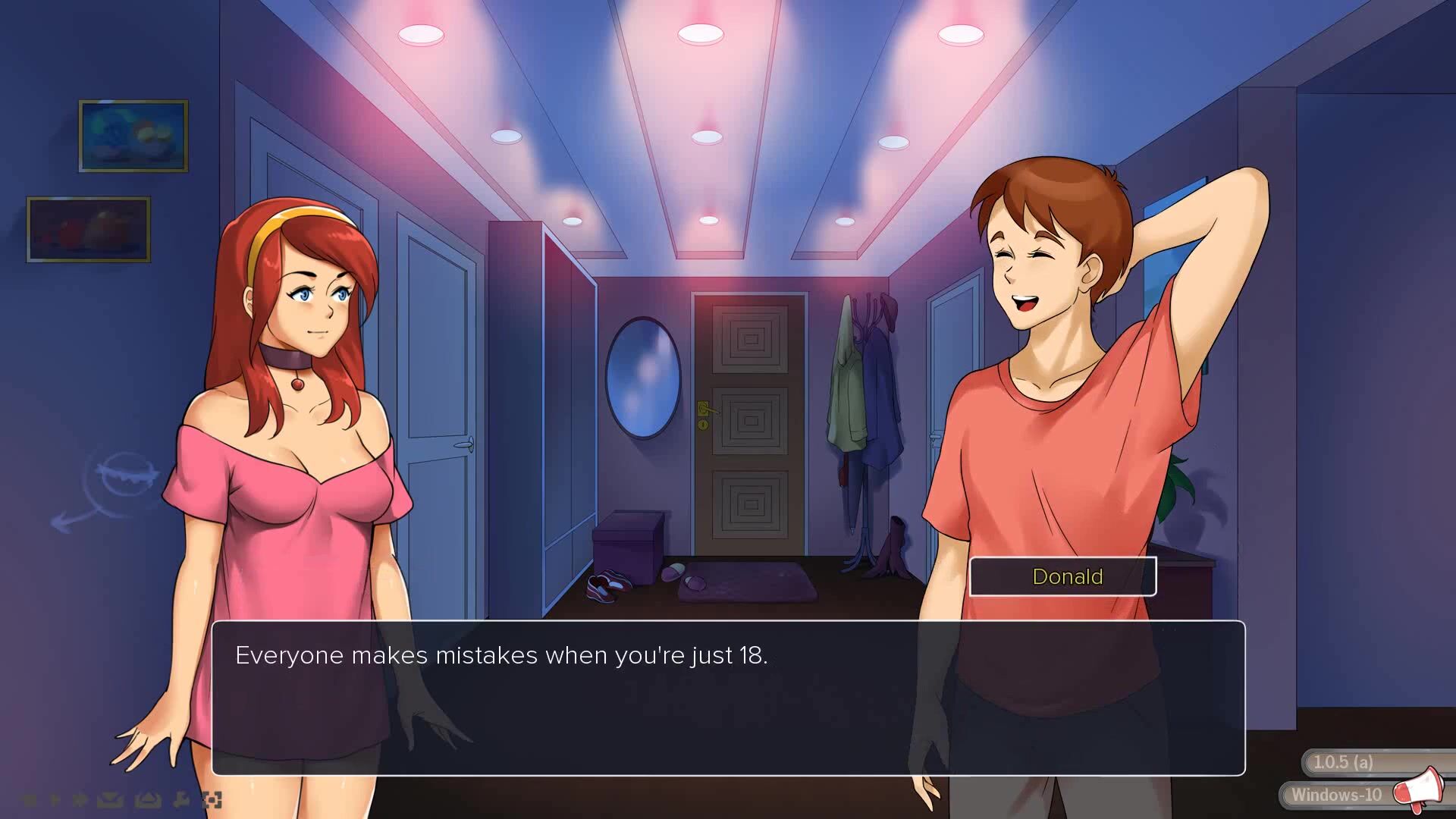Click the rollback arrow in the quick menu

30,799
